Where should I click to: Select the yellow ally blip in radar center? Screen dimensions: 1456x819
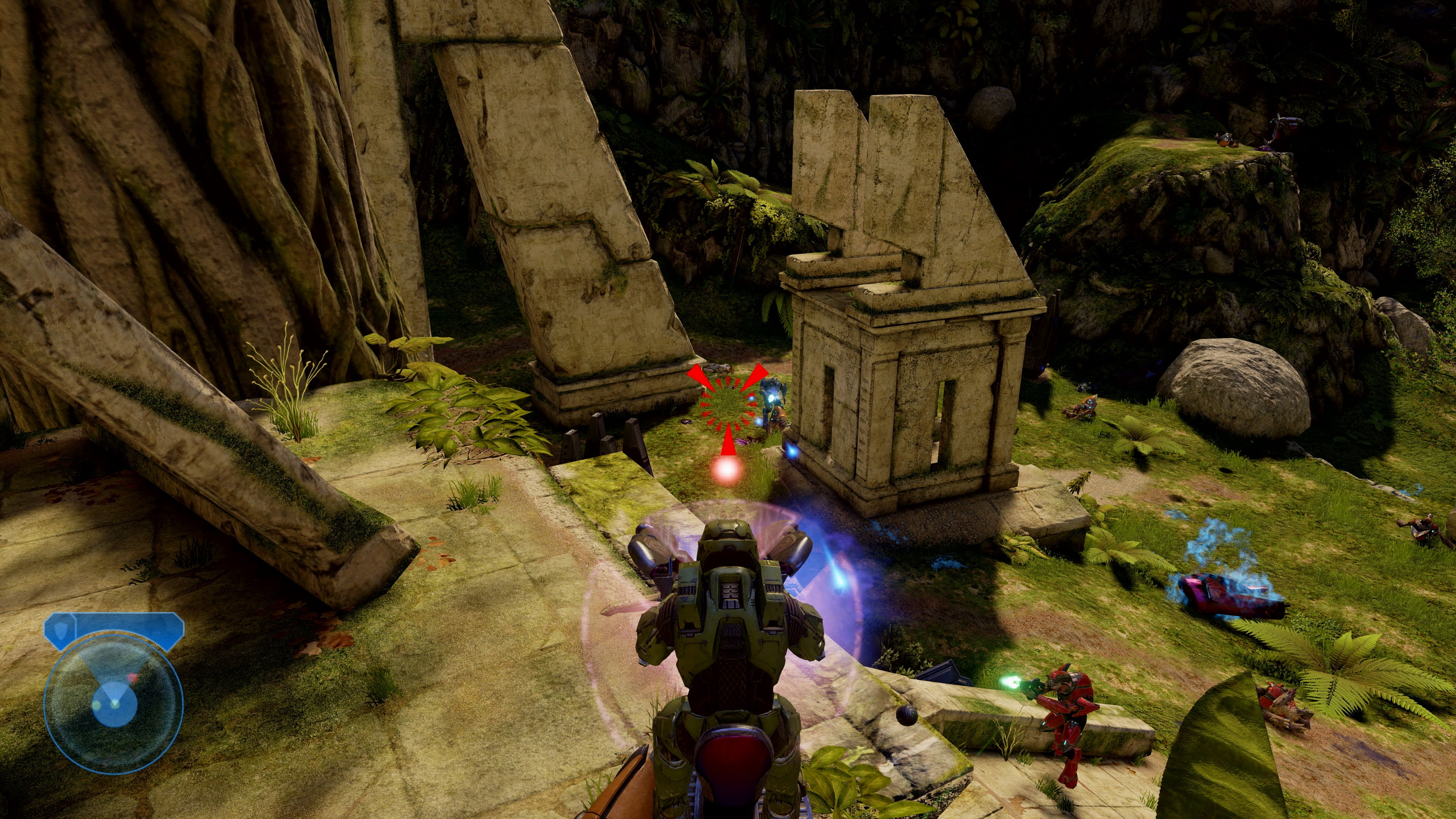(x=97, y=705)
